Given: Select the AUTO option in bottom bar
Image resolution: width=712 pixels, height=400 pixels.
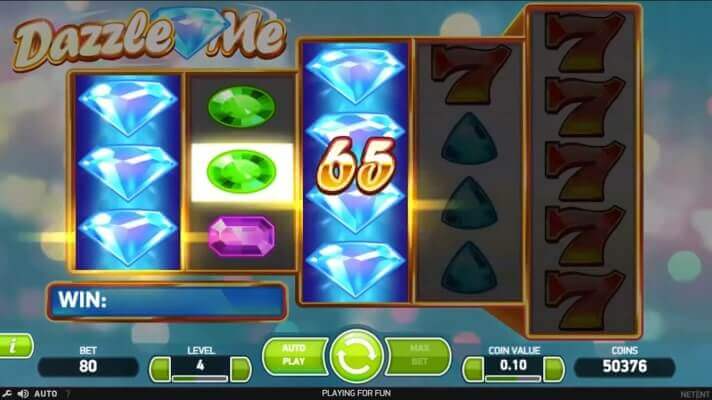Looking at the screenshot, I should pyautogui.click(x=46, y=393).
